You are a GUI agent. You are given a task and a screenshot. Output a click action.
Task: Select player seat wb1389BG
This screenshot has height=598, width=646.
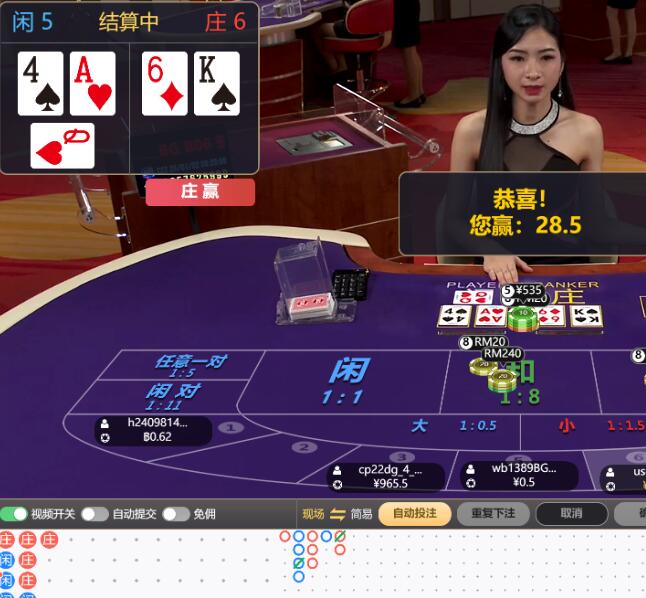click(519, 474)
